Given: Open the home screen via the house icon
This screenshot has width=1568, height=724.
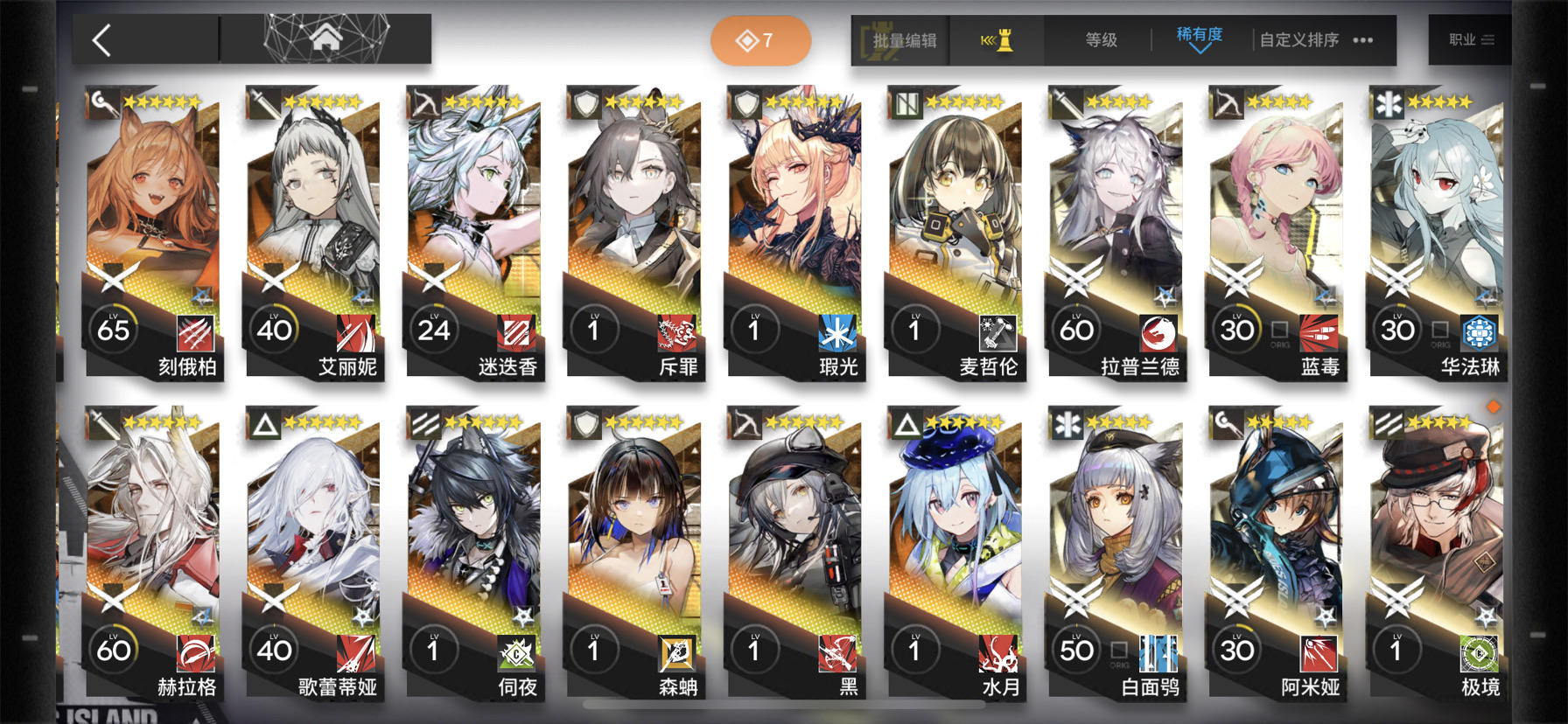Looking at the screenshot, I should [x=328, y=38].
